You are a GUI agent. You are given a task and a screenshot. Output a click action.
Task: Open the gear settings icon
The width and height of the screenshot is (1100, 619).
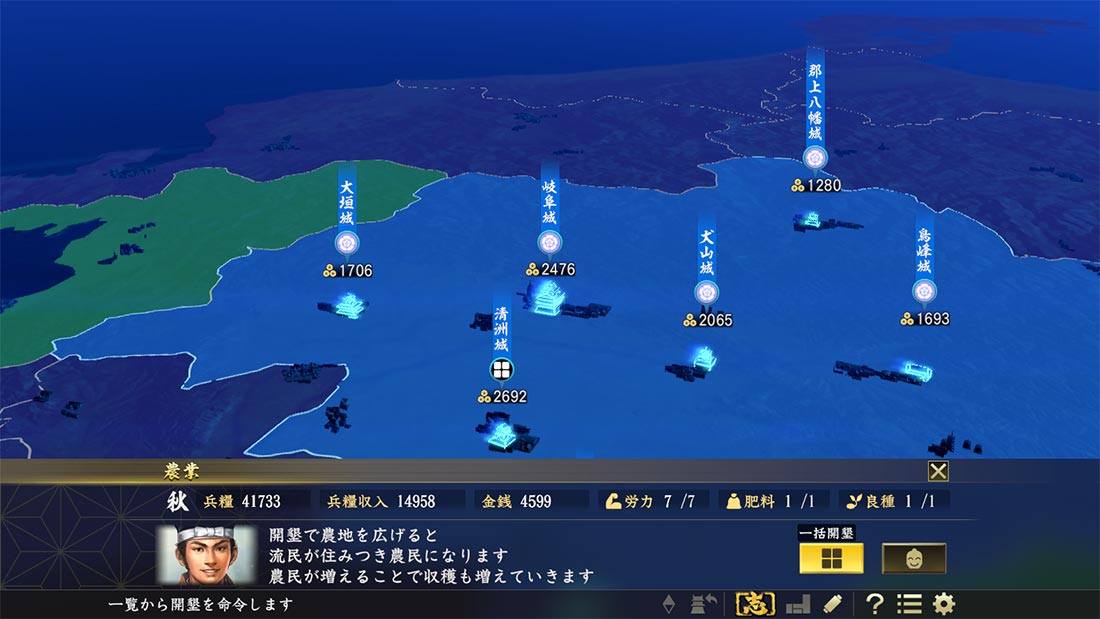[943, 604]
